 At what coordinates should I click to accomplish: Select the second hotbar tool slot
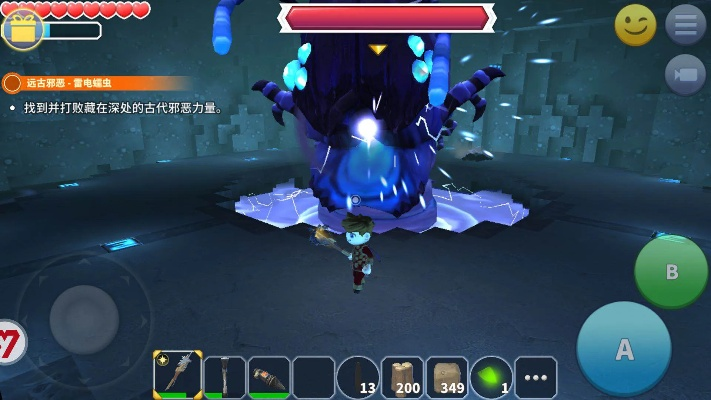click(224, 376)
